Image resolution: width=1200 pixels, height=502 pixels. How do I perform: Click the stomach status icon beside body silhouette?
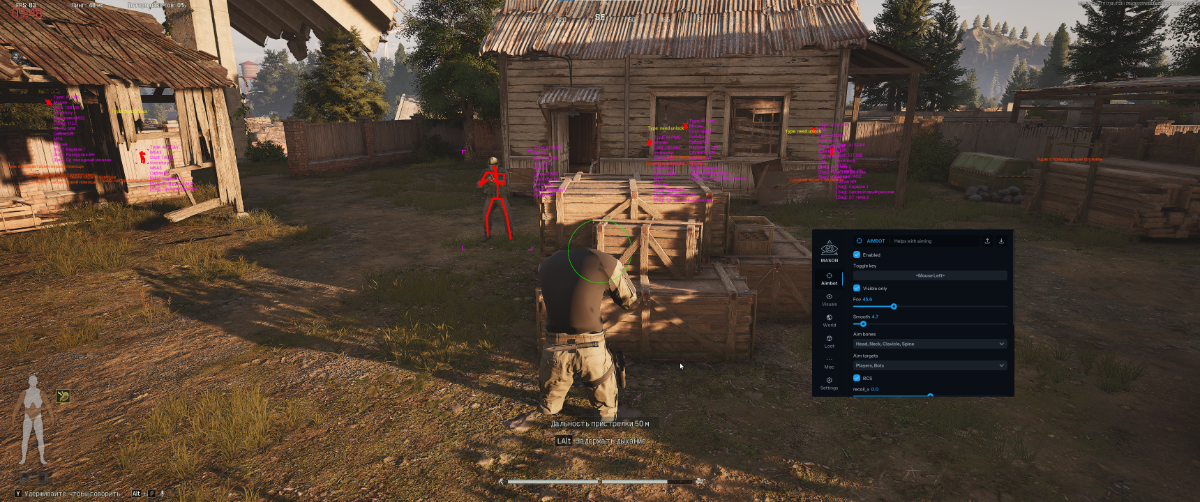coord(63,396)
